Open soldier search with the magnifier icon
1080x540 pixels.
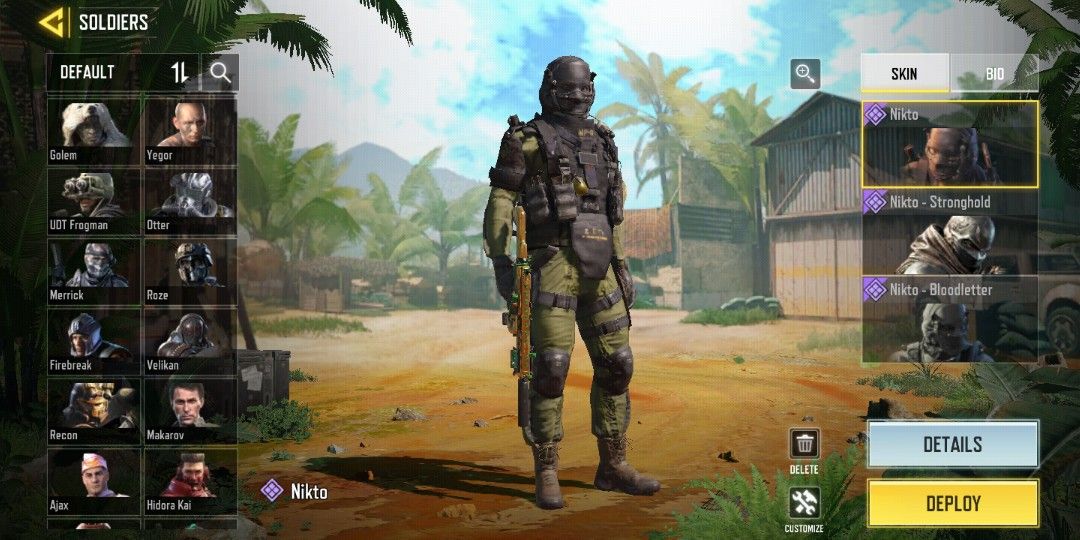tap(220, 72)
